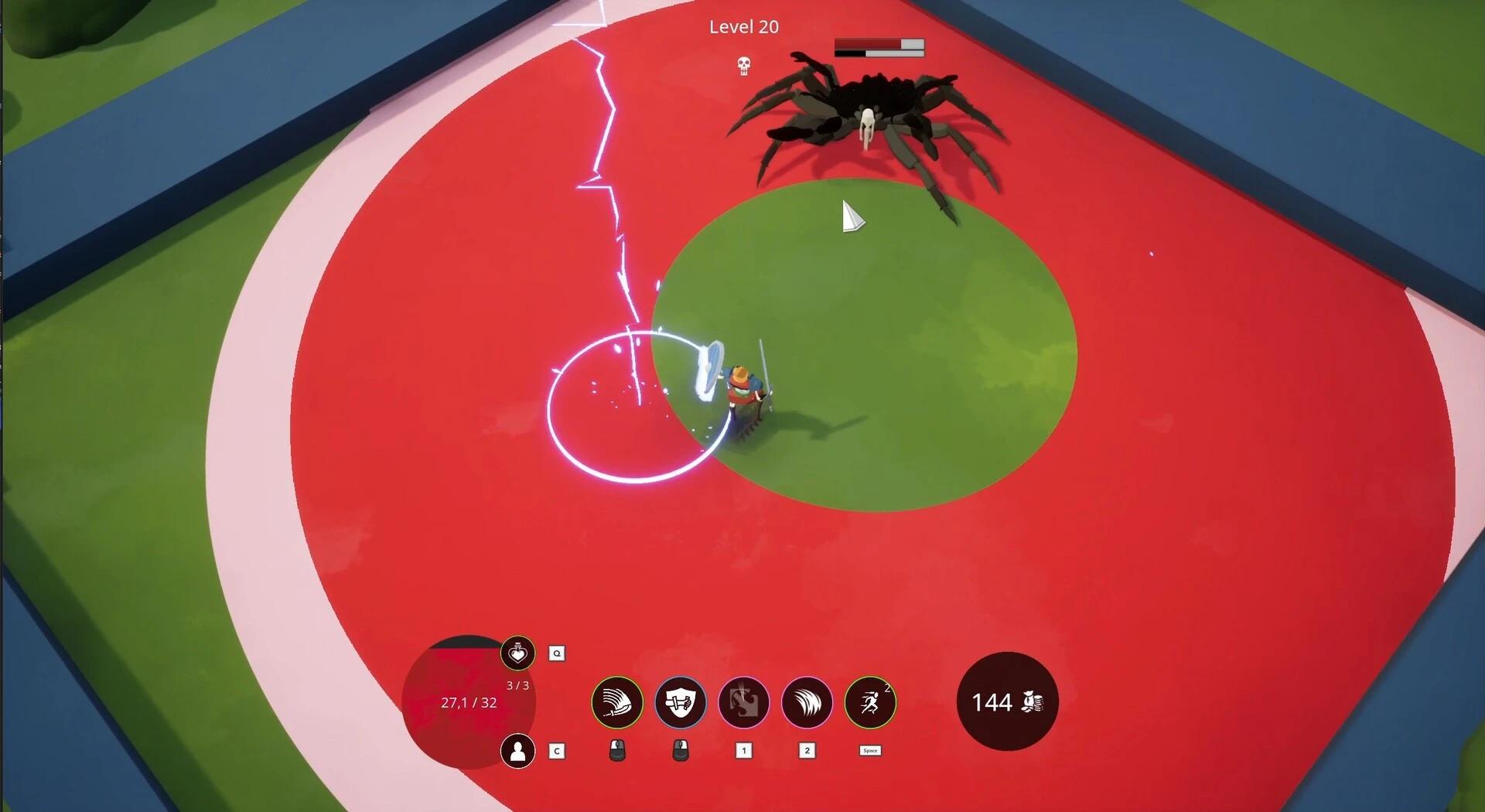1485x812 pixels.
Task: Click the number 2 key badge
Action: [x=807, y=750]
